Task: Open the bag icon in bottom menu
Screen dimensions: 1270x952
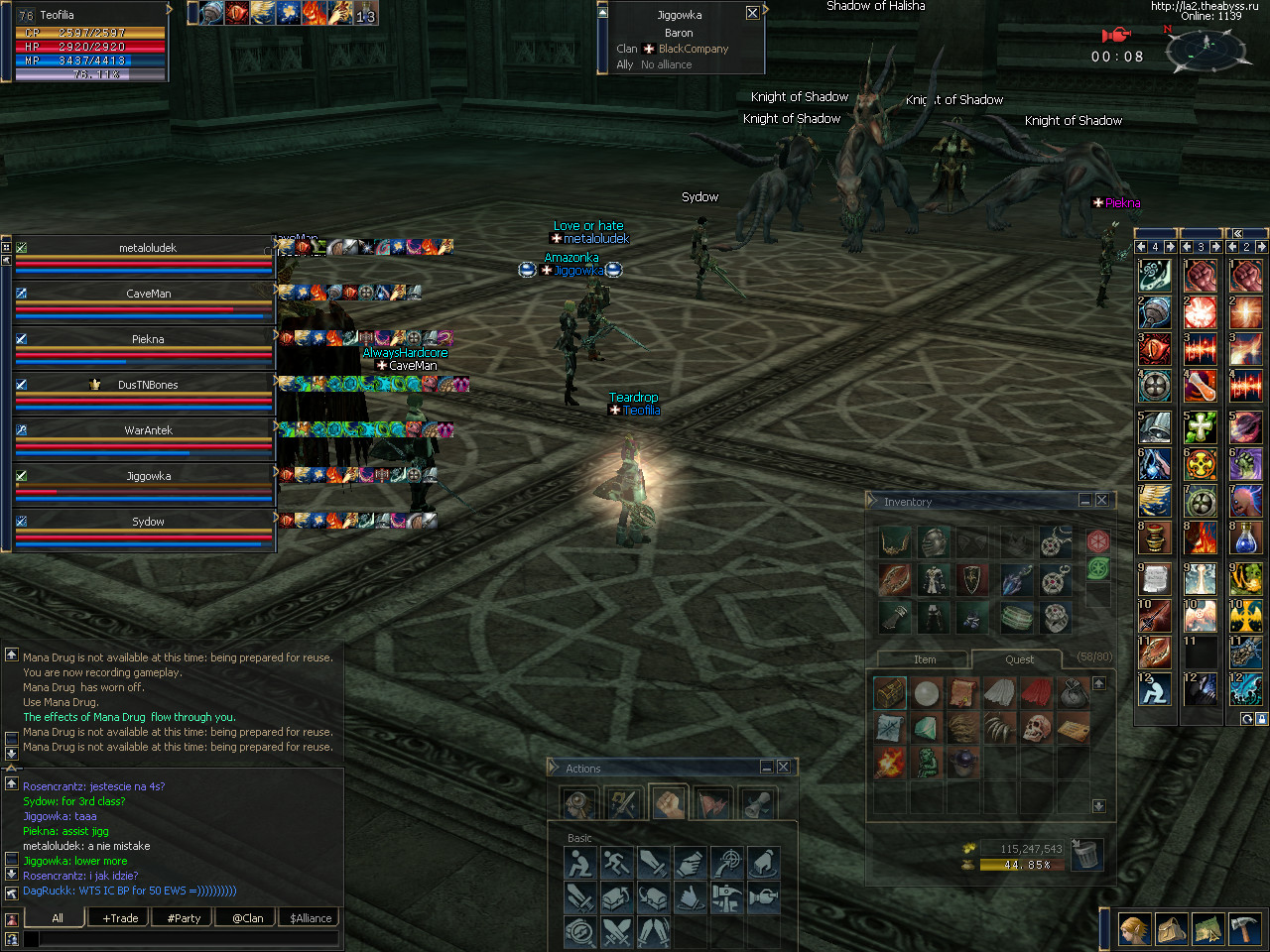Action: coord(1172,929)
